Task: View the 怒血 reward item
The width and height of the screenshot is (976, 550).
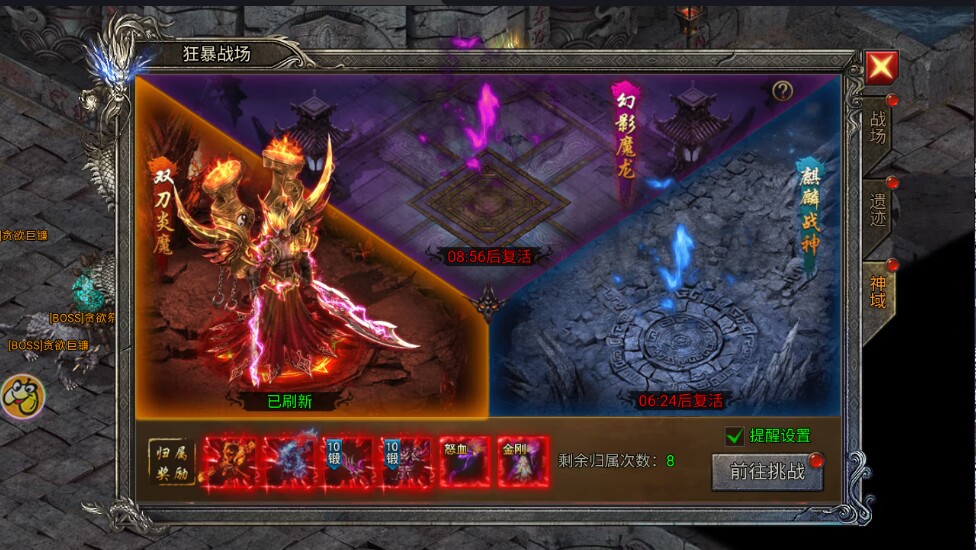Action: 465,462
